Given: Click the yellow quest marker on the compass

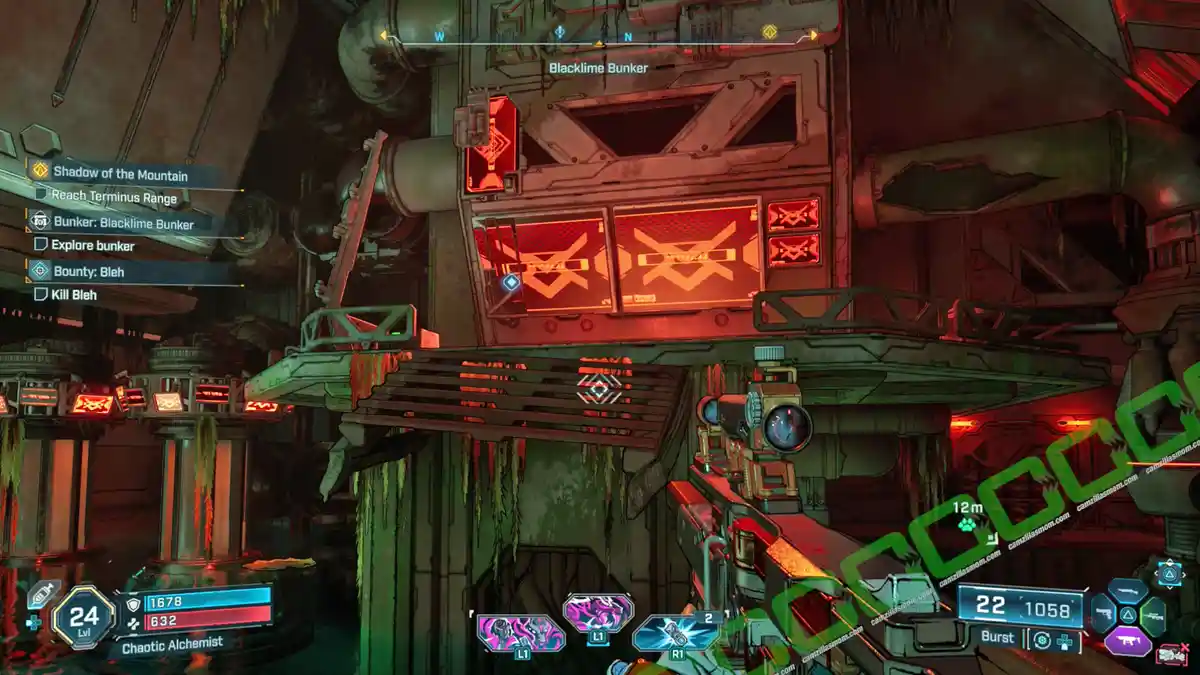Looking at the screenshot, I should coord(769,32).
